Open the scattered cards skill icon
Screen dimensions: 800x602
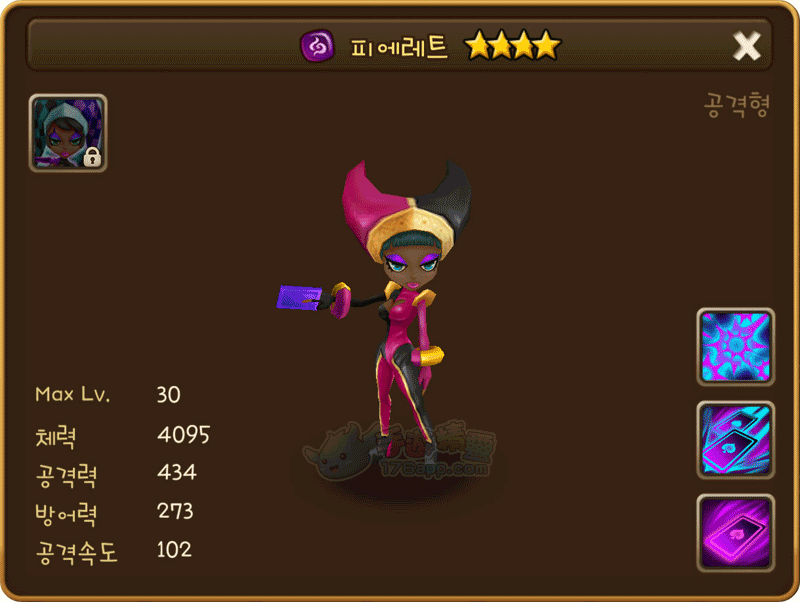[x=735, y=439]
